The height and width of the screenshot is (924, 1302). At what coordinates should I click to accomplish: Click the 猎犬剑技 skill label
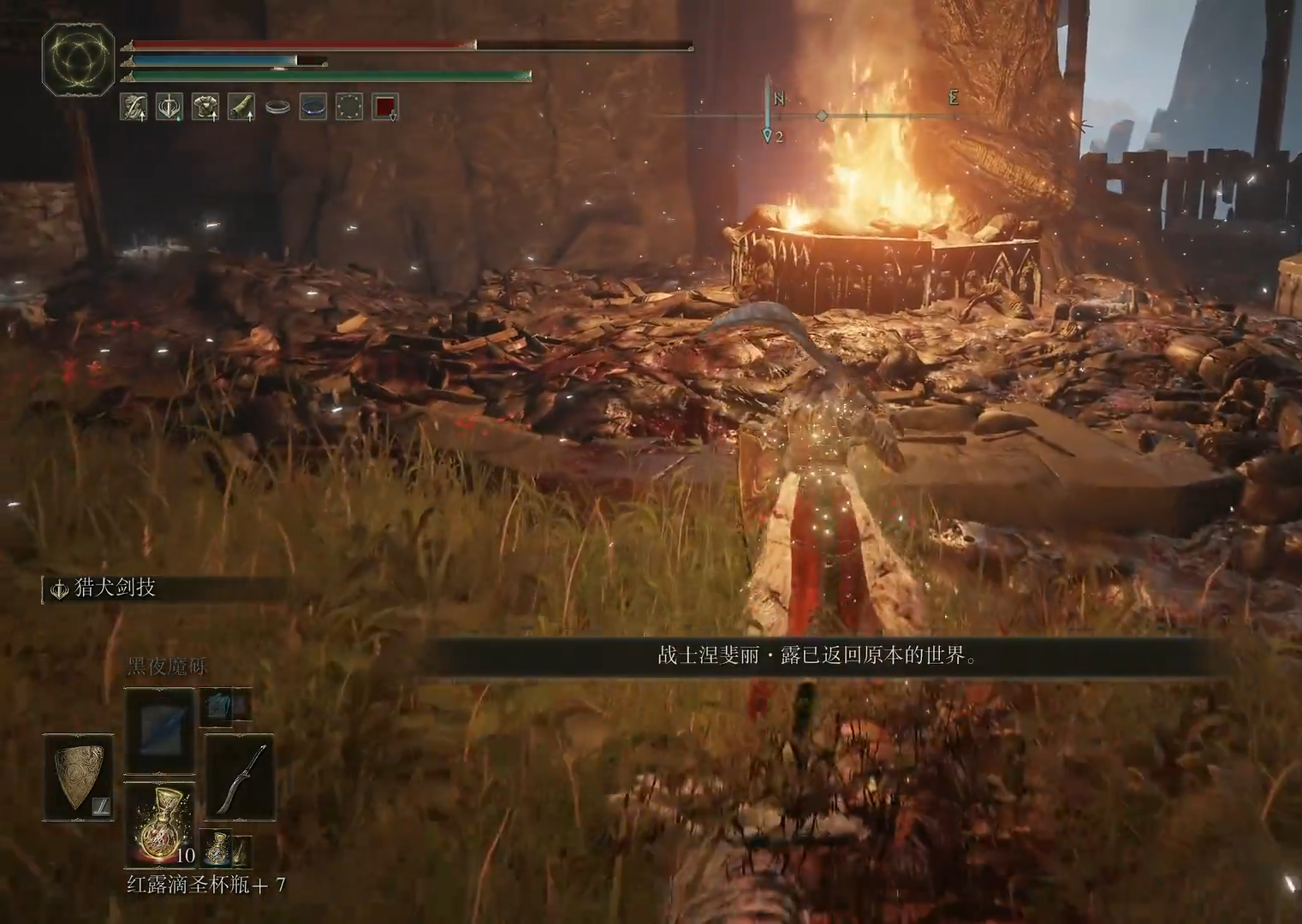coord(116,589)
